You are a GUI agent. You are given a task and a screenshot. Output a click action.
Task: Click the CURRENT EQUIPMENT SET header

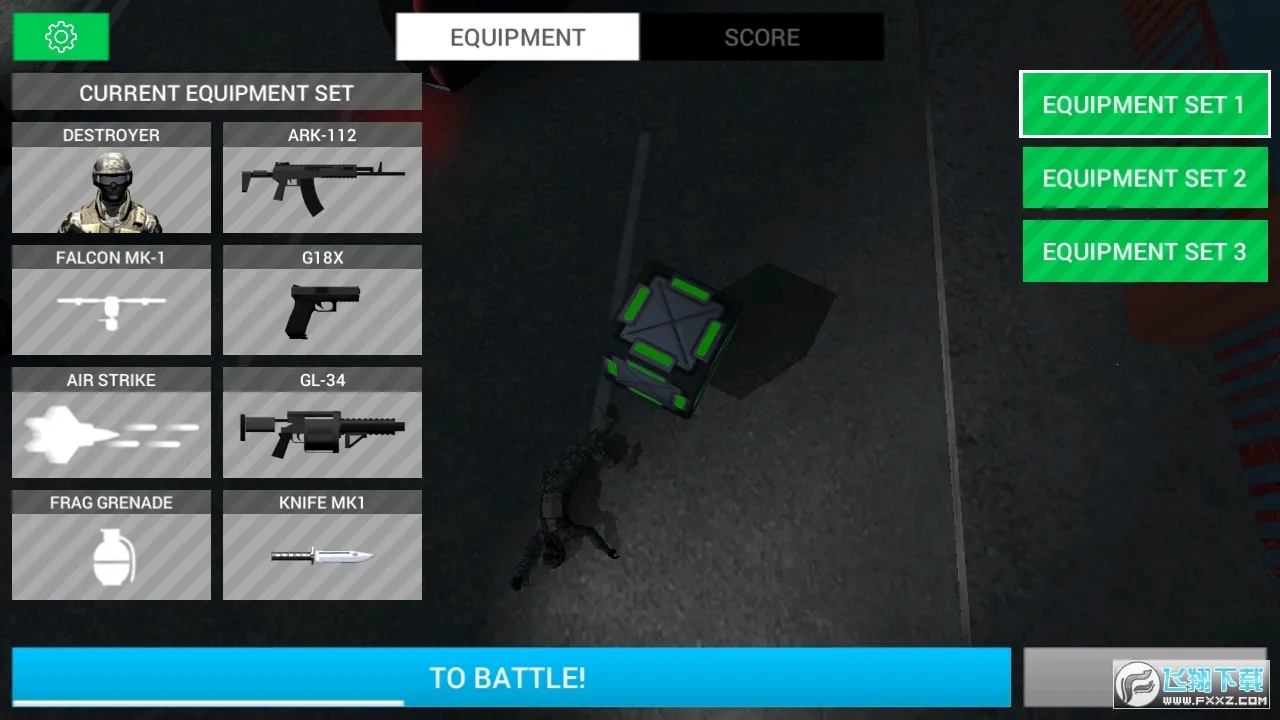[x=216, y=92]
